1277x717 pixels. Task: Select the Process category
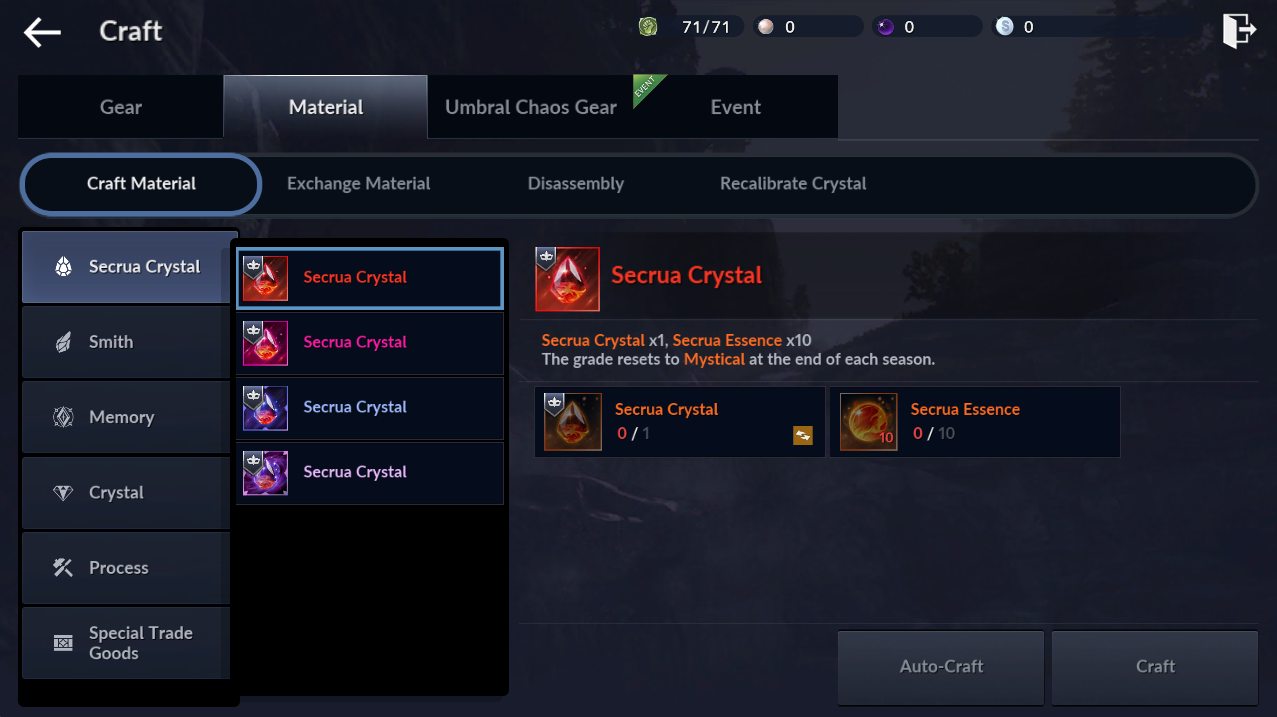(126, 568)
